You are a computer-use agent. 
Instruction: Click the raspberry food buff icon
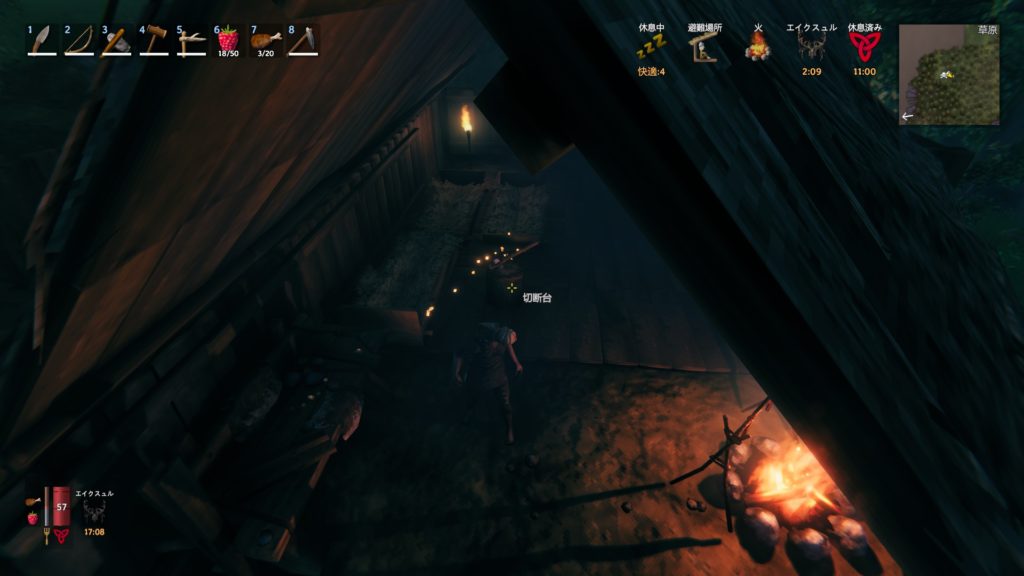point(33,518)
